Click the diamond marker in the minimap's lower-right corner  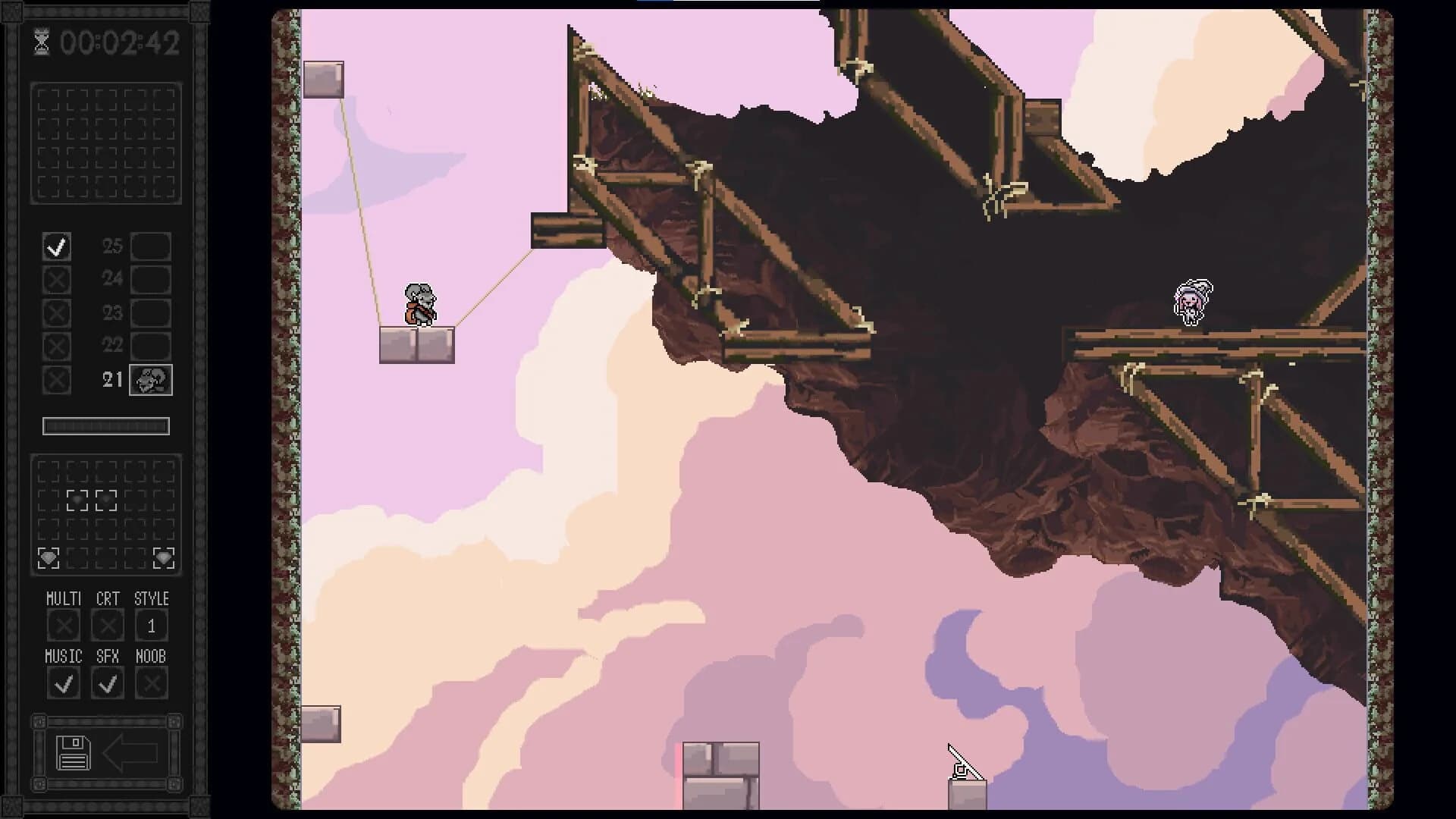(x=164, y=558)
